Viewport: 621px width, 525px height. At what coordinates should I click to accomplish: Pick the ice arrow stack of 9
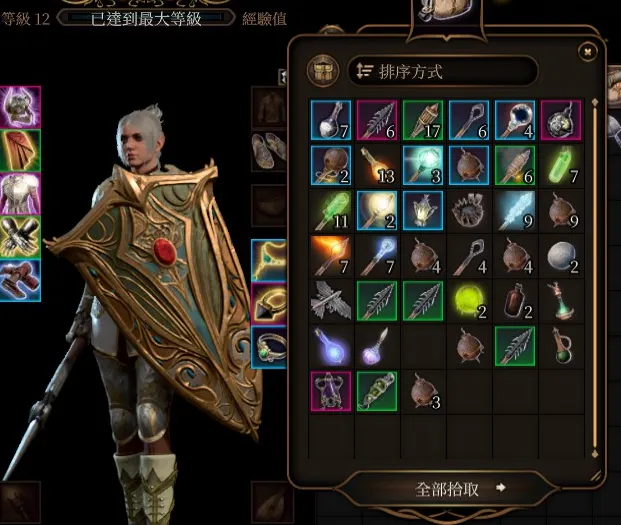tap(514, 210)
